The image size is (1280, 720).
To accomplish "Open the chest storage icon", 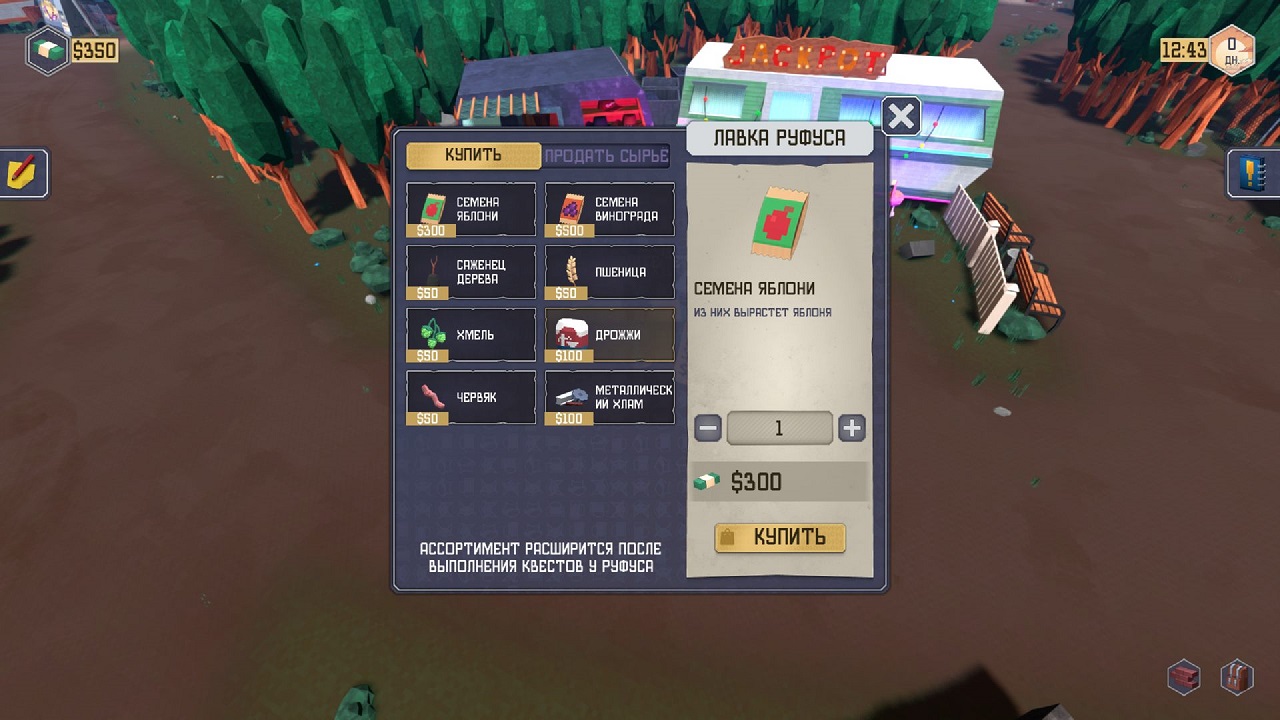I will 1184,677.
